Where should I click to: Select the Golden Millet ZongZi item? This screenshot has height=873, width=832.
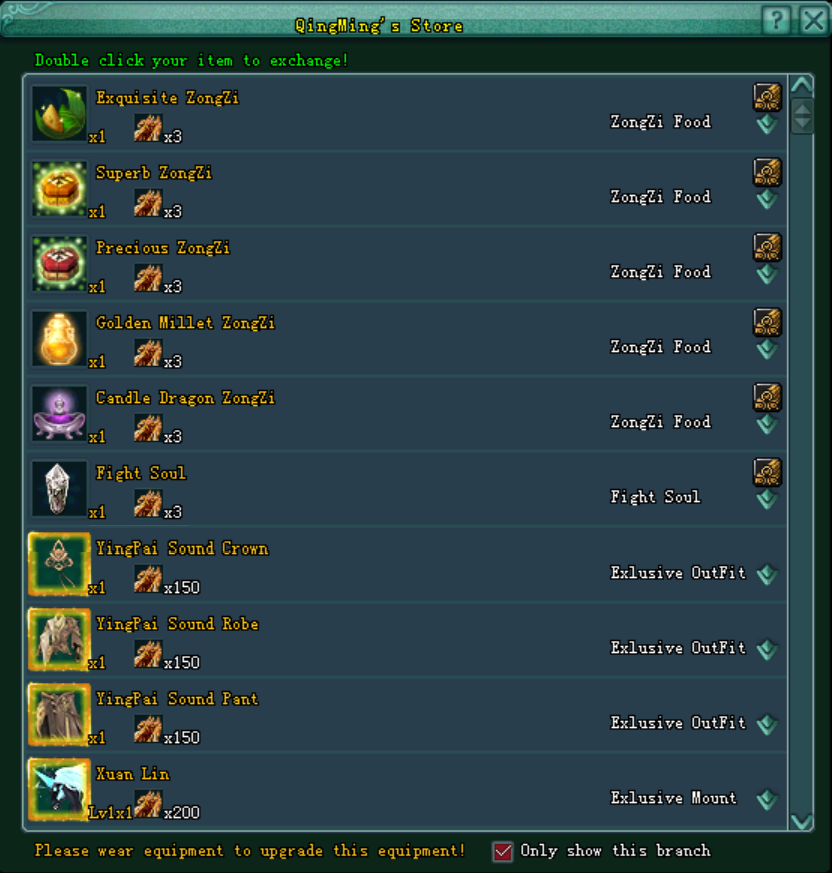pos(59,338)
